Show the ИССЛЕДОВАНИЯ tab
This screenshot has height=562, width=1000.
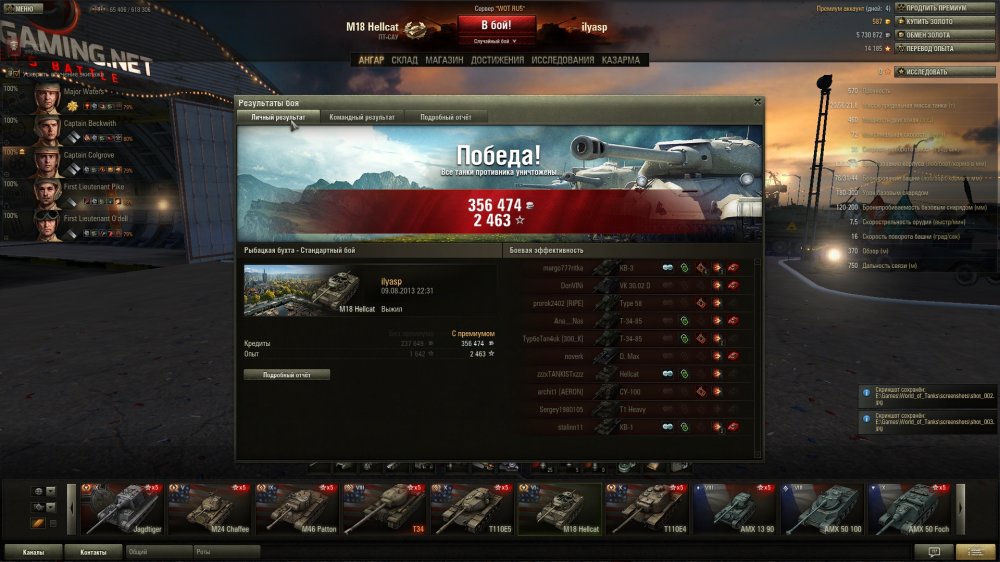[563, 60]
